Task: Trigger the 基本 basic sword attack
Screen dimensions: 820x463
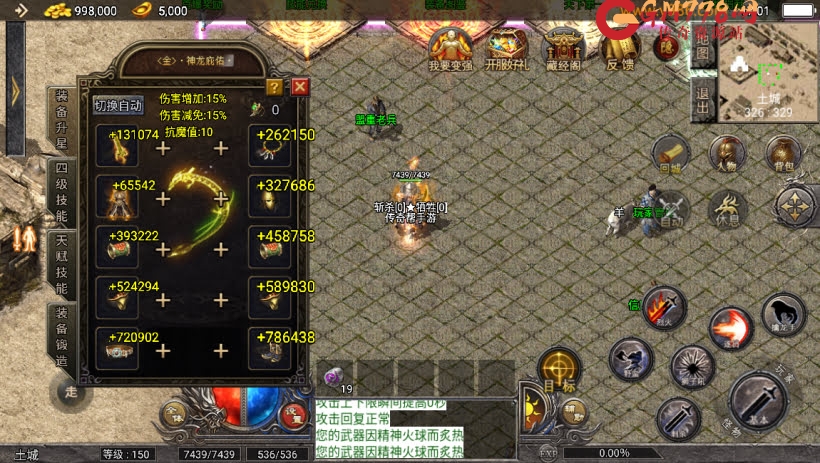Action: click(x=759, y=402)
